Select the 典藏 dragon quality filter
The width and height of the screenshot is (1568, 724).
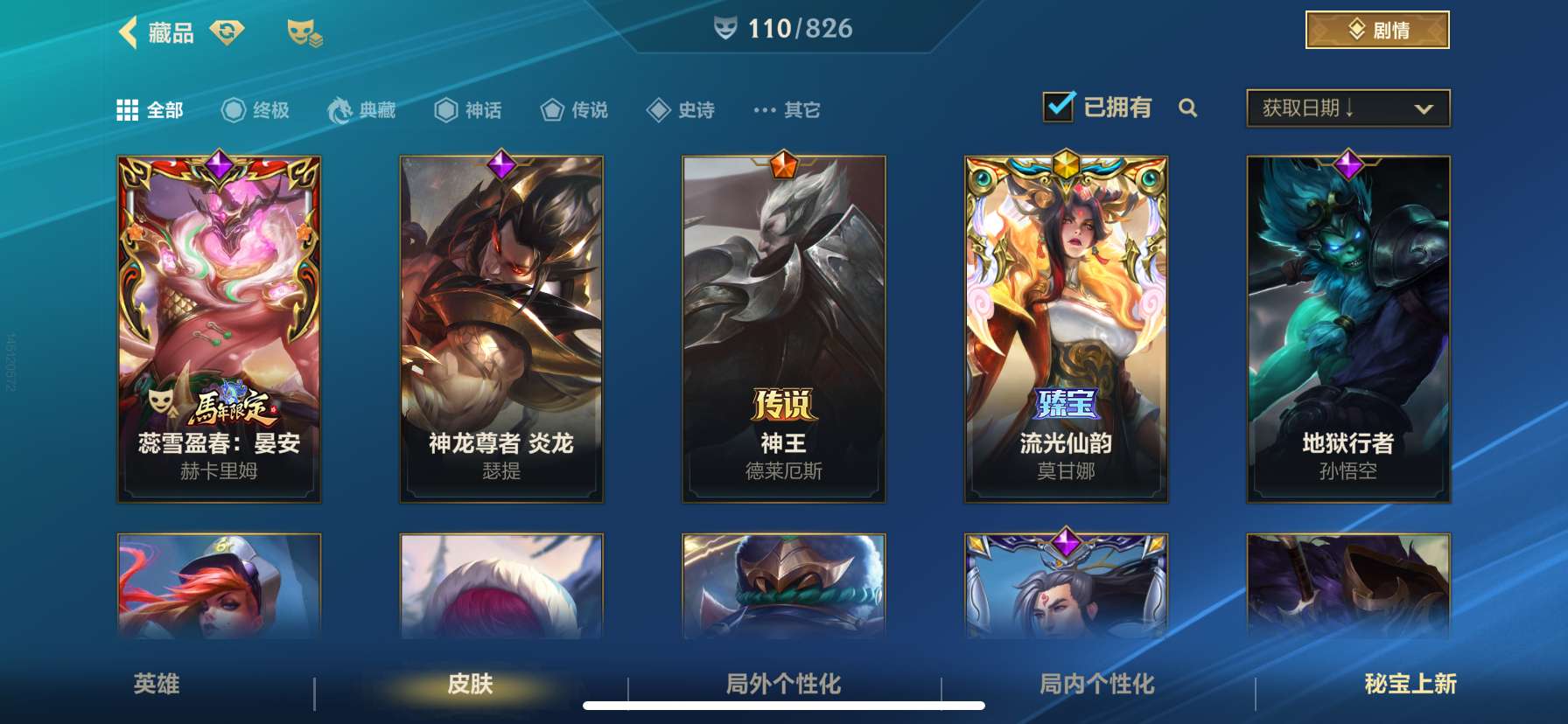(336, 108)
